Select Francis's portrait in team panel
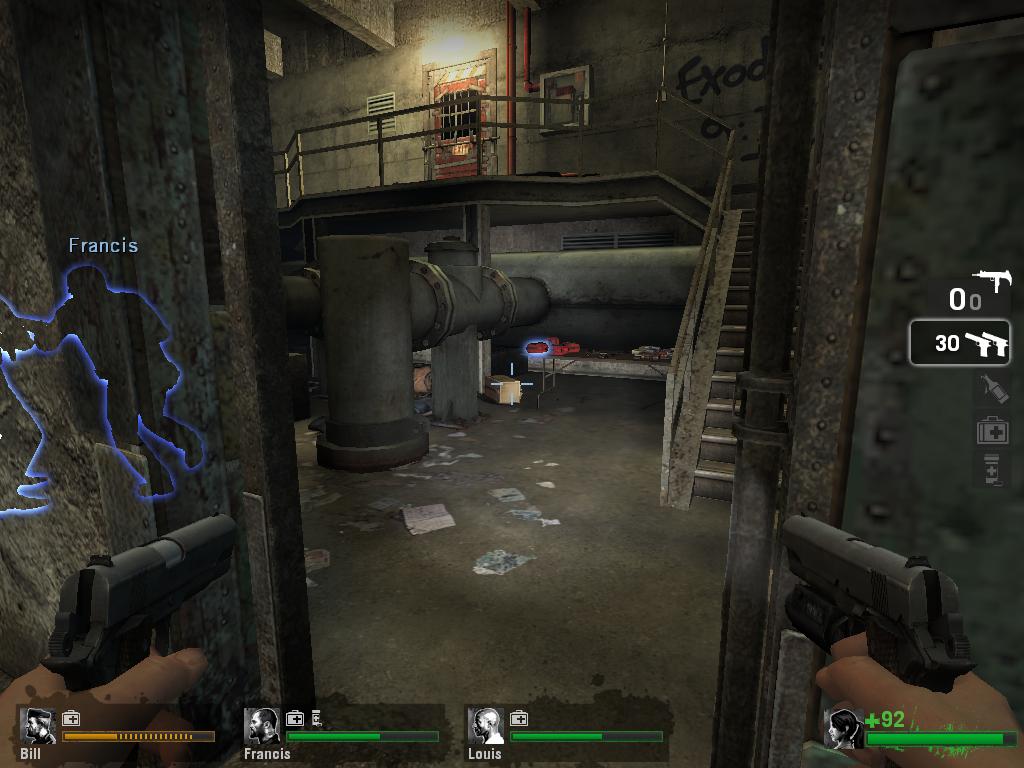1024x768 pixels. tap(263, 727)
